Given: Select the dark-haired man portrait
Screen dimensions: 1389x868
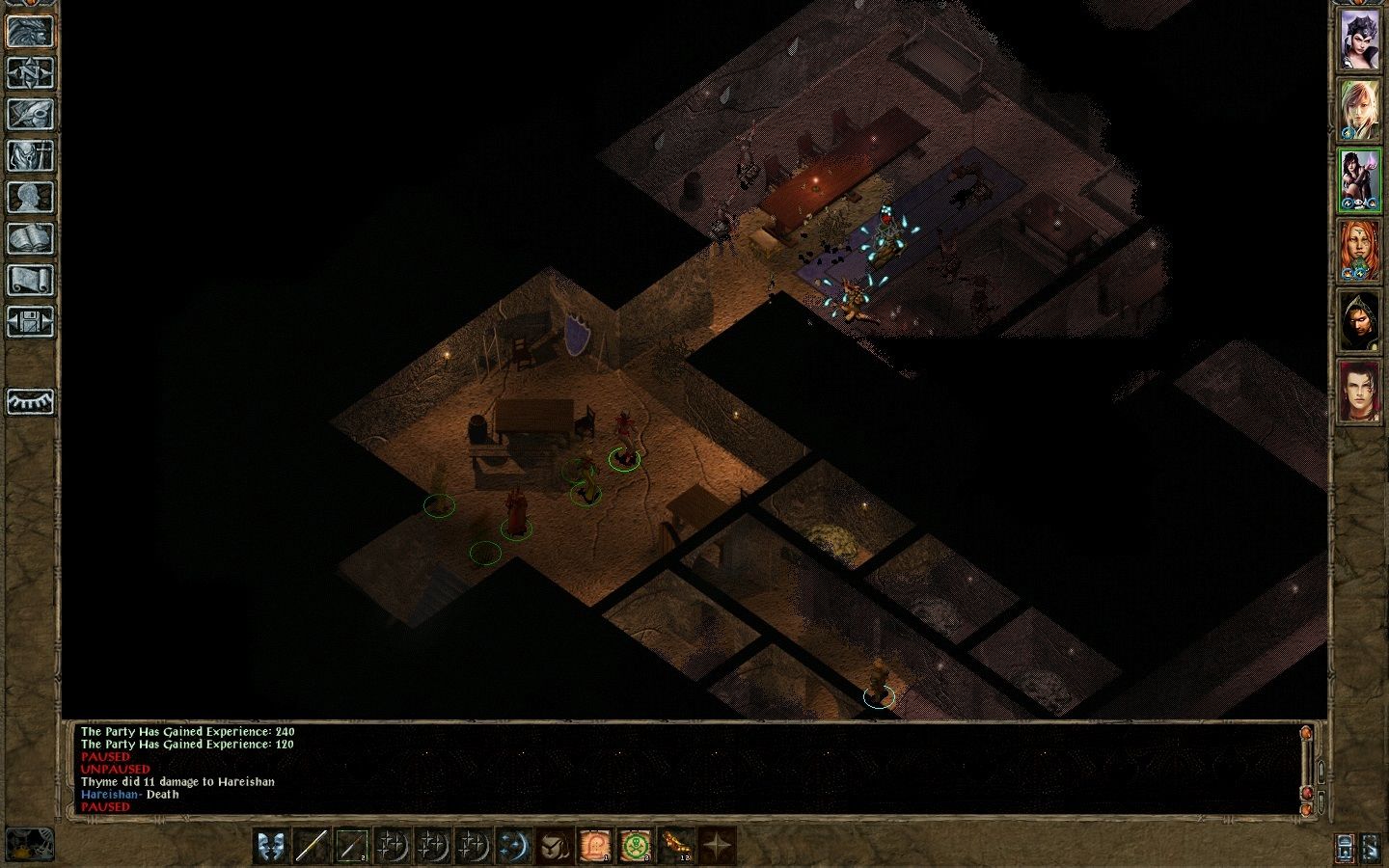Looking at the screenshot, I should 1358,392.
